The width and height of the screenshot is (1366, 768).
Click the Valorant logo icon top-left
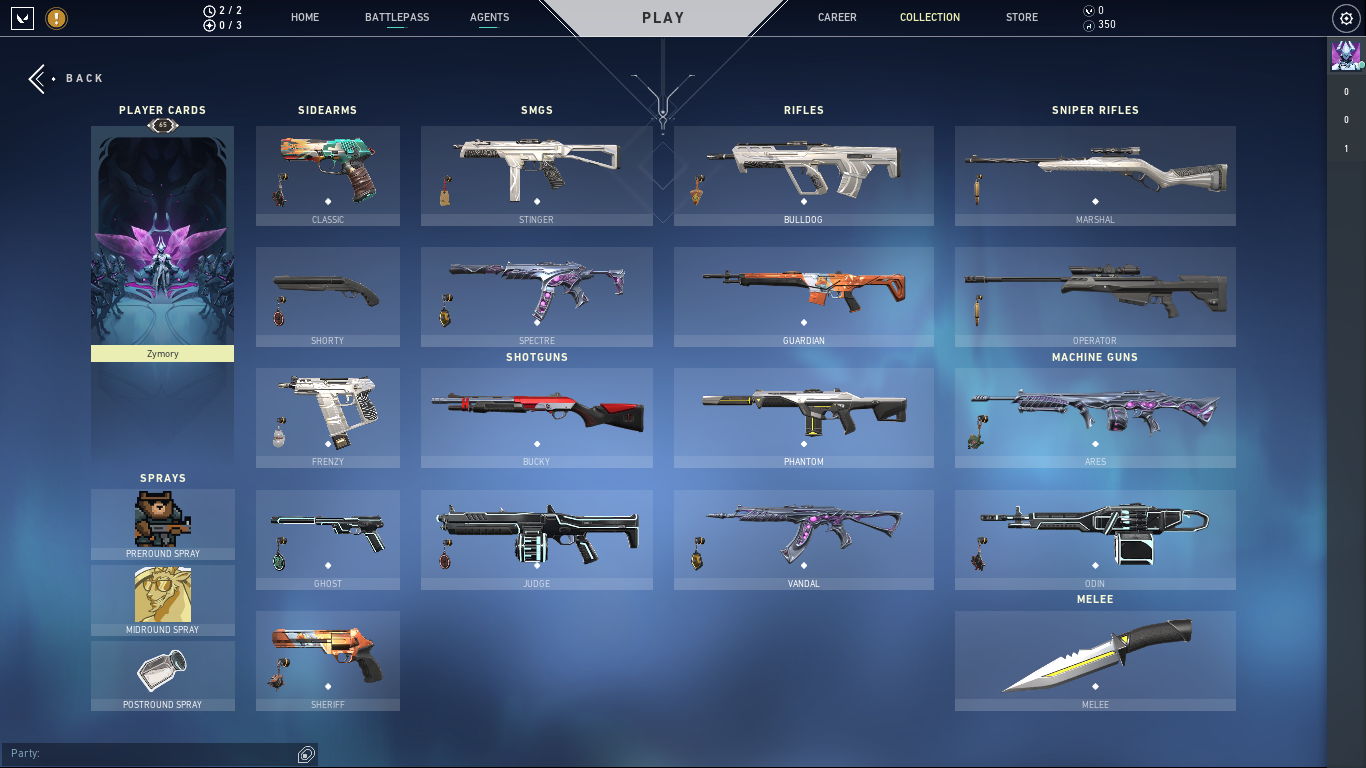click(x=21, y=17)
